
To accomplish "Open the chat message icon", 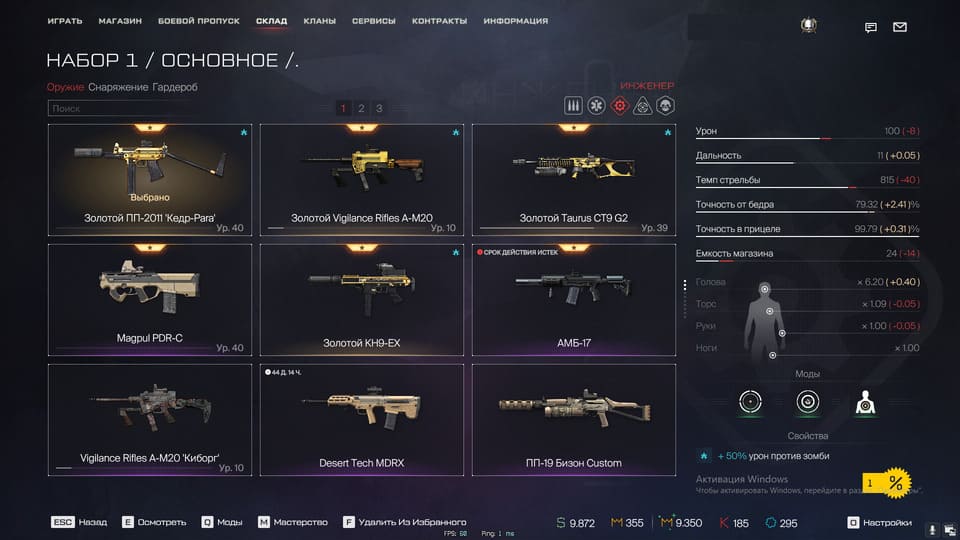I will (871, 27).
